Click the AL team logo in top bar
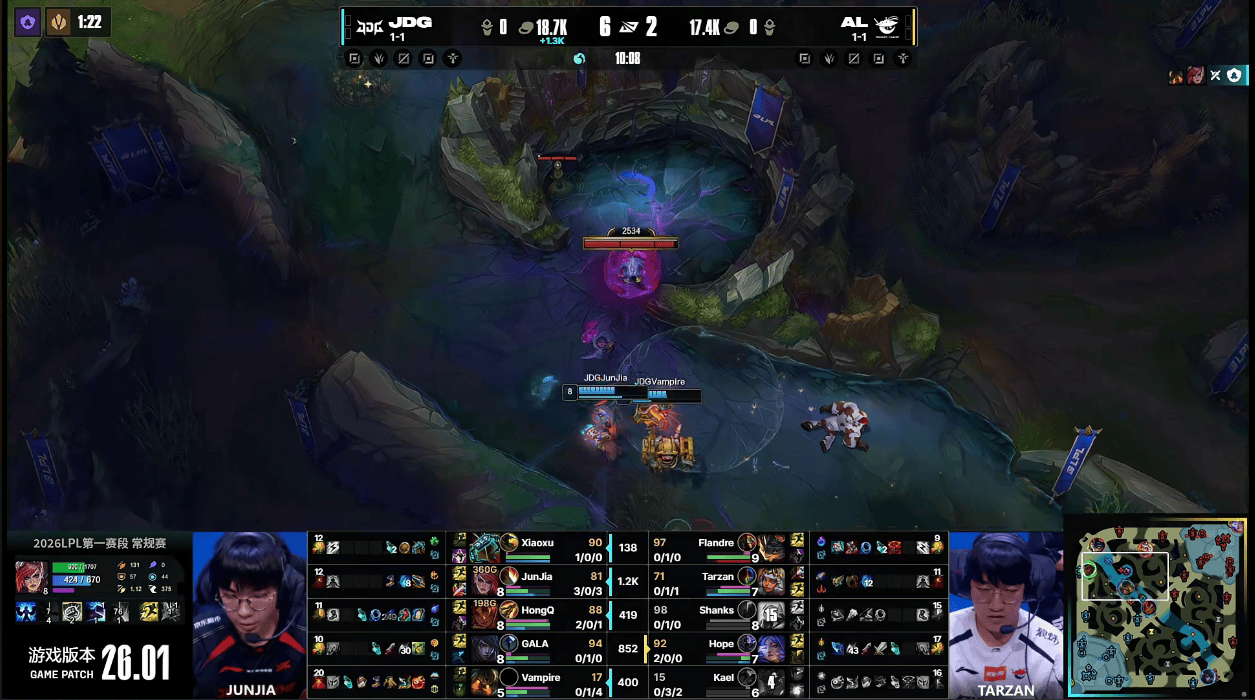Screen dimensions: 1255x700 886,25
